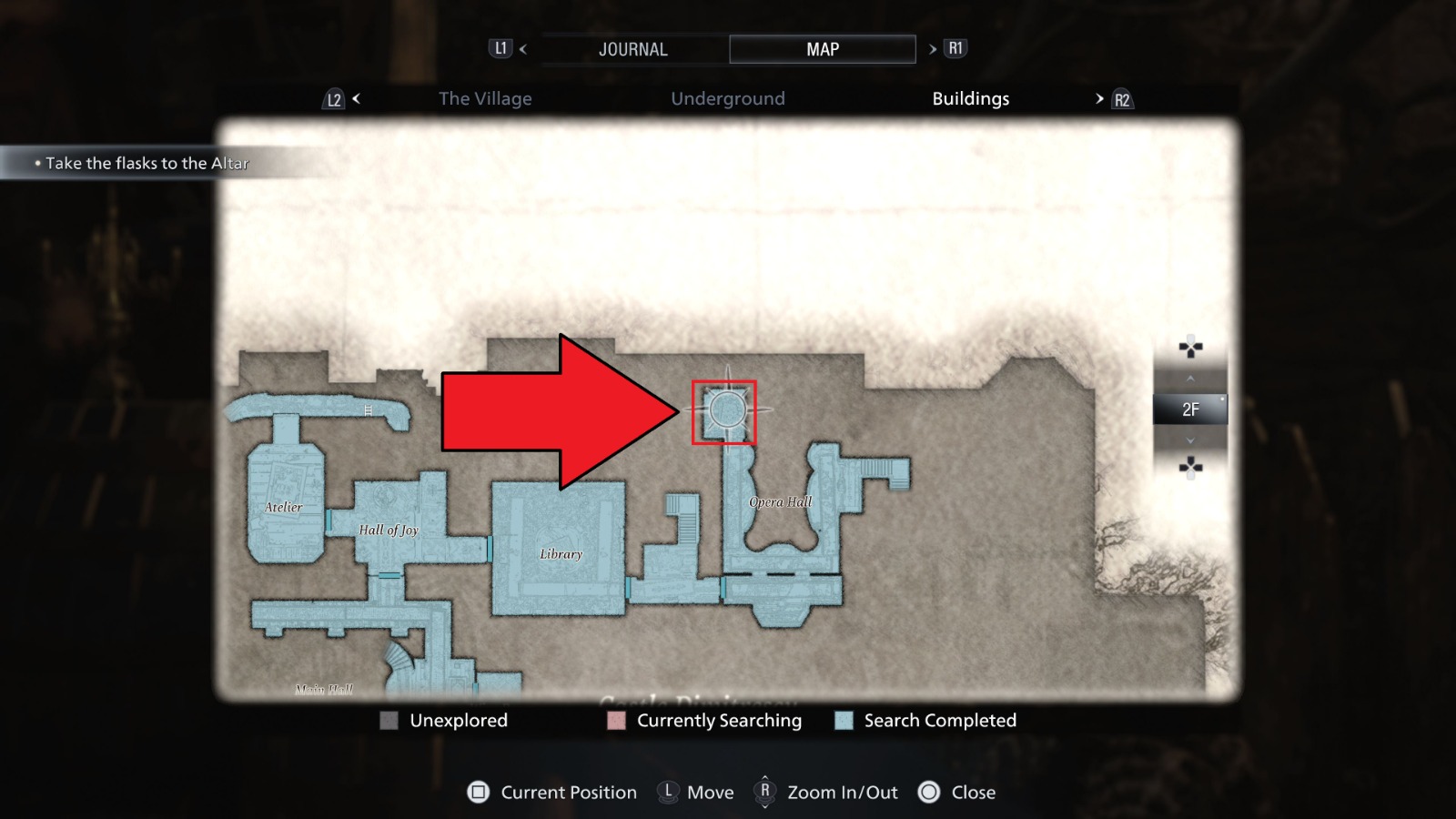Click the L1 button icon beside Journal
This screenshot has width=1456, height=819.
point(500,48)
